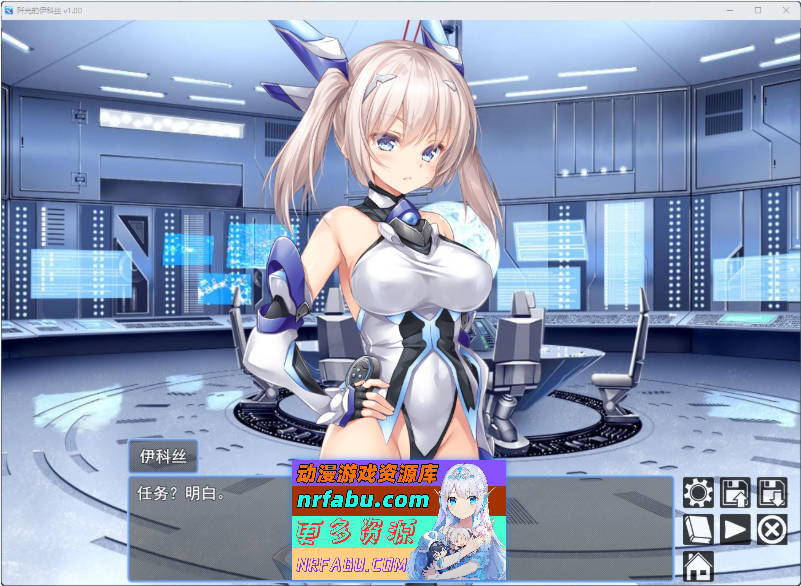Start auto-play with the triangle play icon
This screenshot has width=801, height=586.
click(735, 529)
